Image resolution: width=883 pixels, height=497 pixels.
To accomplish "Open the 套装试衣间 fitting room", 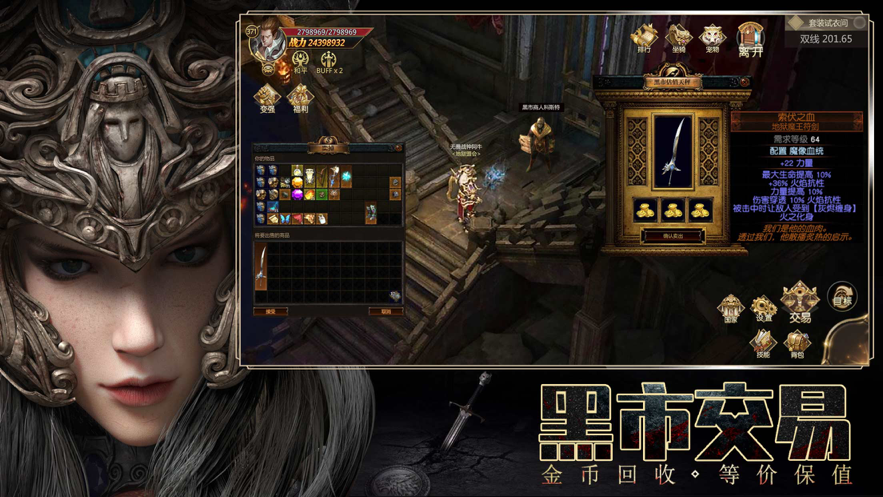I will [x=826, y=23].
